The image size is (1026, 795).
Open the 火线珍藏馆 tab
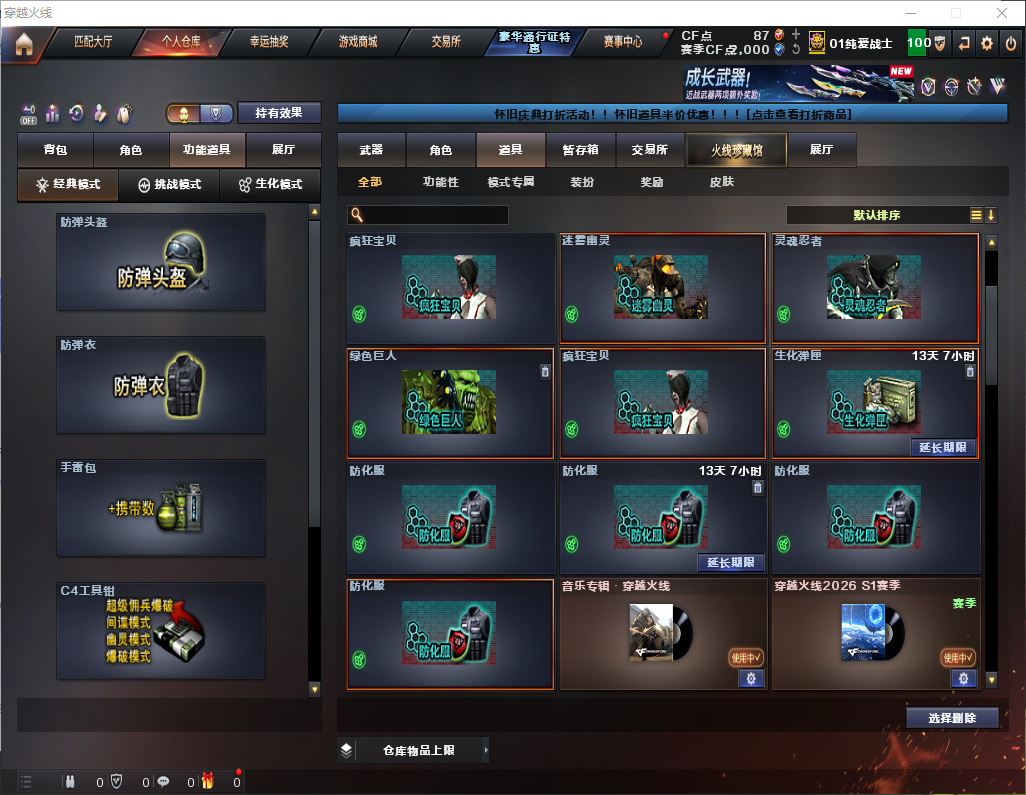click(735, 150)
